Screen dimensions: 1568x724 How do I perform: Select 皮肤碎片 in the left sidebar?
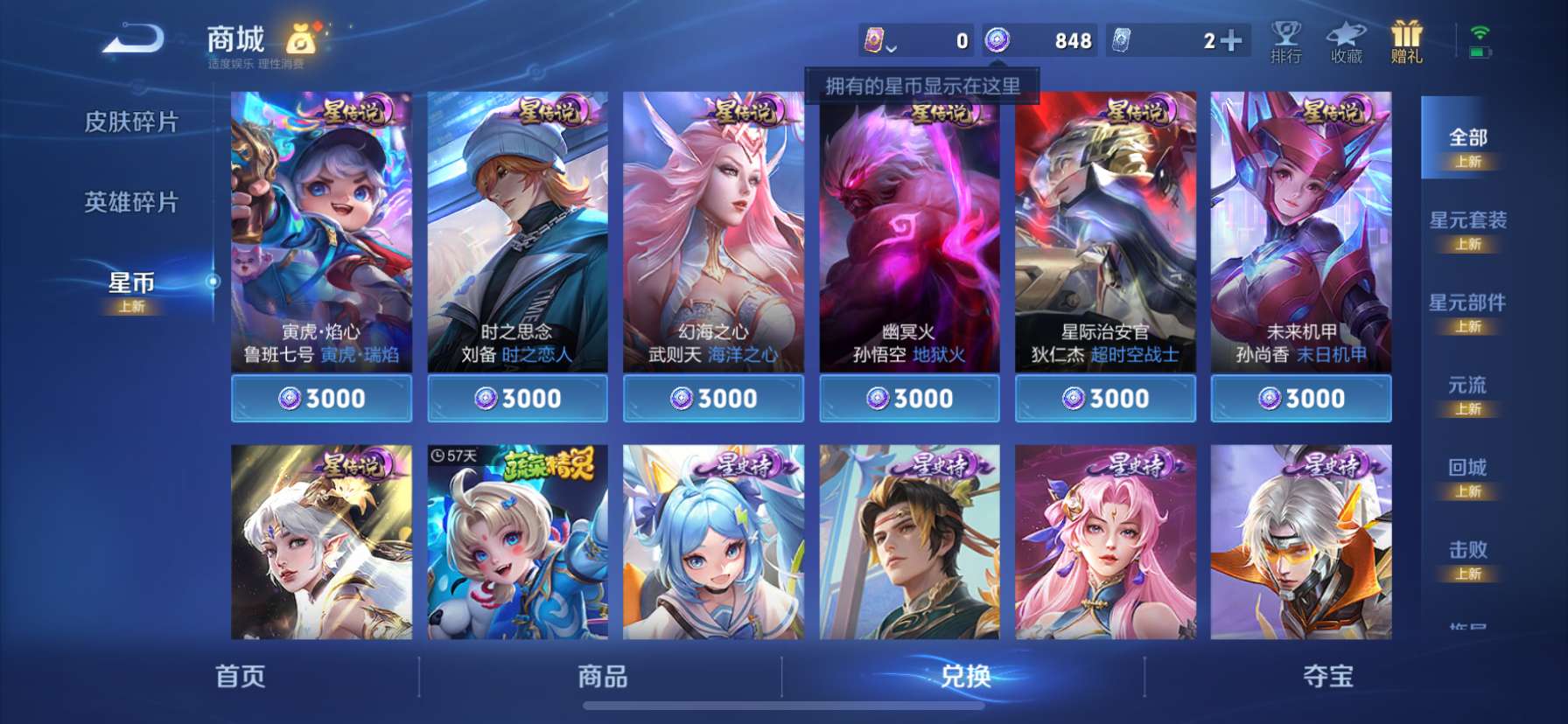[x=131, y=122]
